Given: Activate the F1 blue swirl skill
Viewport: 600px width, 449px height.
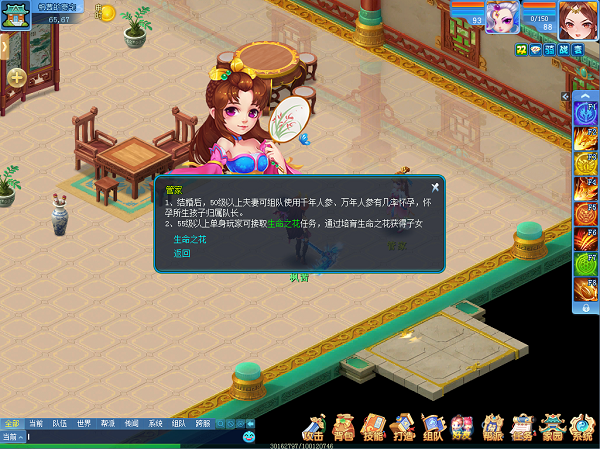Looking at the screenshot, I should click(x=586, y=112).
